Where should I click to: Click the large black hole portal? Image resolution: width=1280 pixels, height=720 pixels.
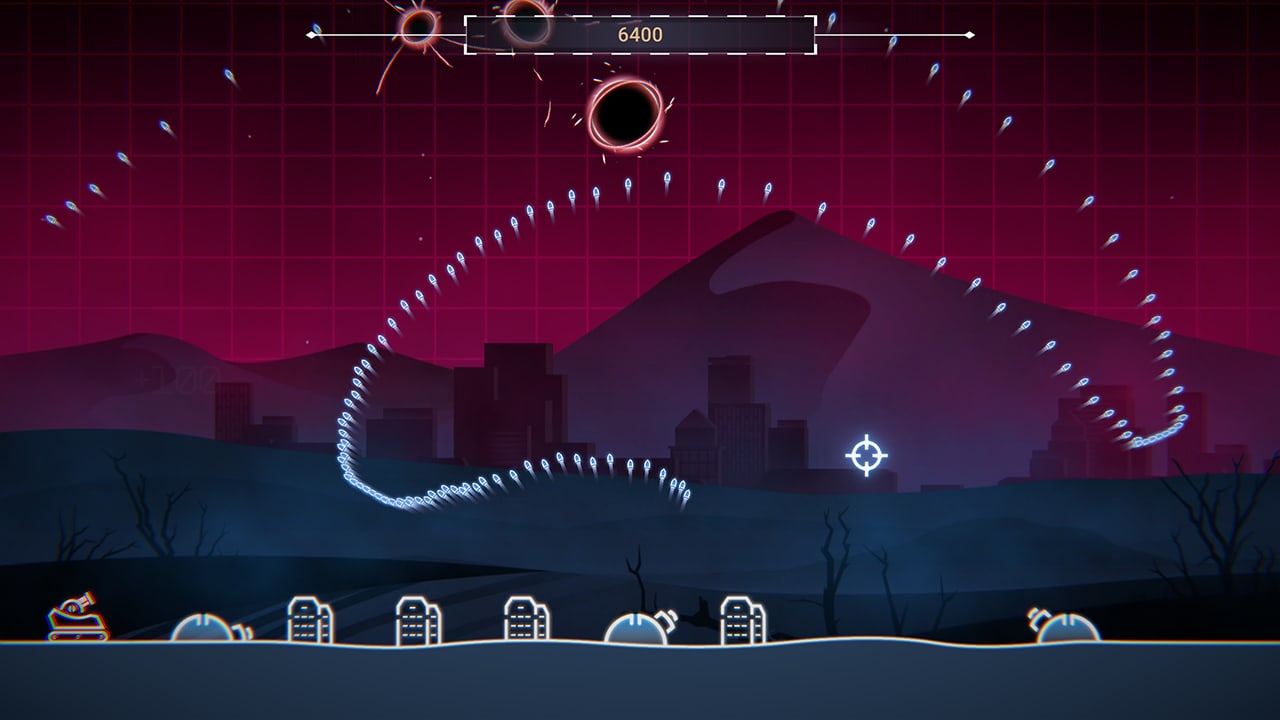click(x=628, y=115)
